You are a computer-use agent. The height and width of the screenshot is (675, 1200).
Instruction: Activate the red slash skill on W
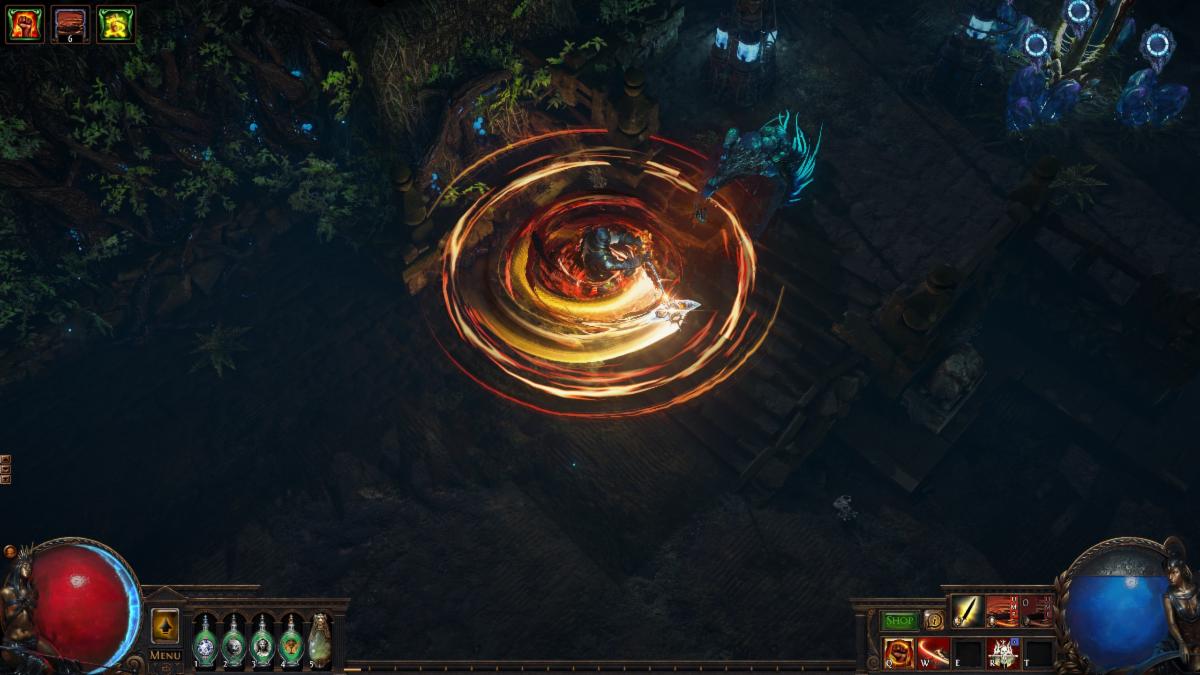coord(933,652)
